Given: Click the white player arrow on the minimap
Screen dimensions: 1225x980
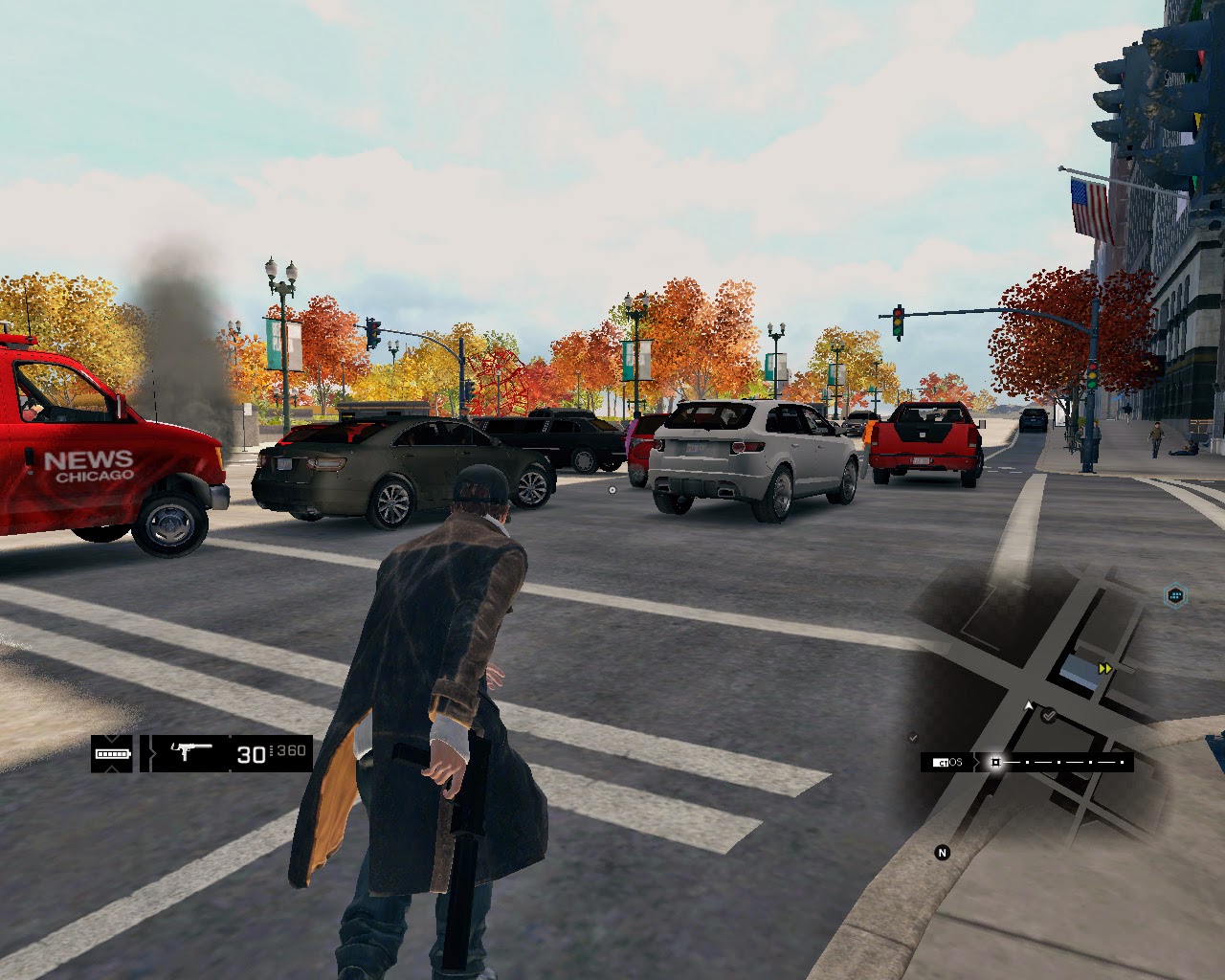Looking at the screenshot, I should coord(1029,705).
